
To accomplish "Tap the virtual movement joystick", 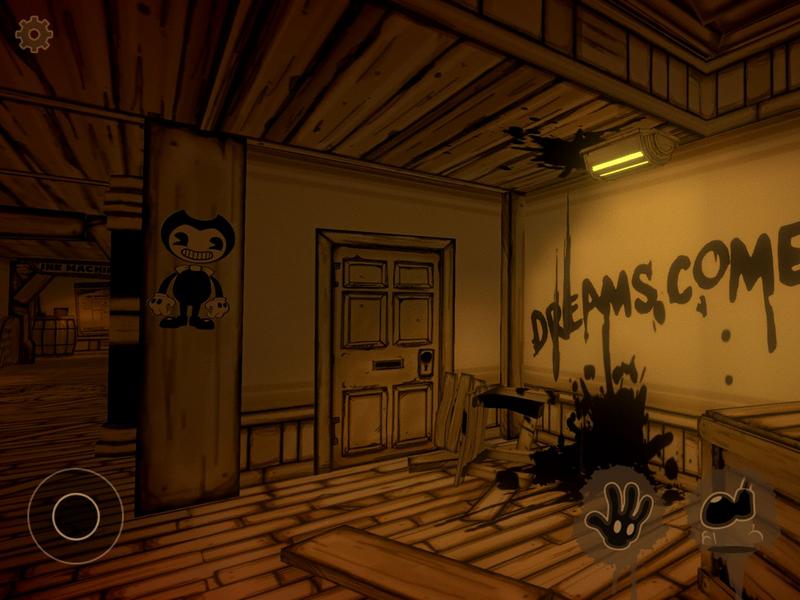I will tap(75, 516).
